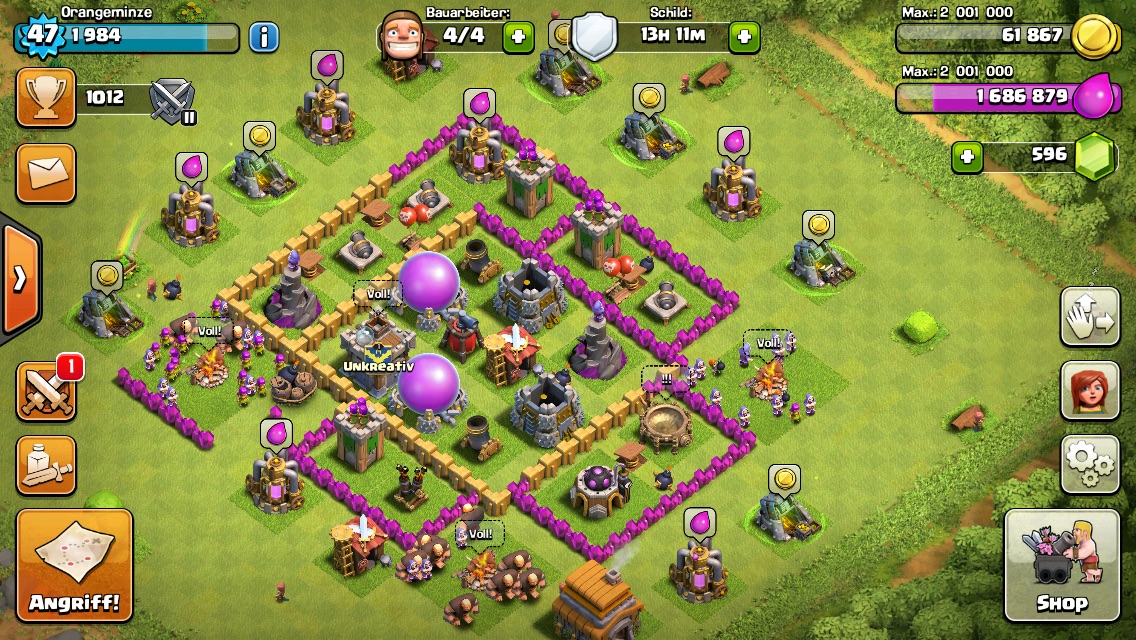The width and height of the screenshot is (1136, 640).
Task: Toggle the village edit mode hand button
Action: tap(1089, 316)
